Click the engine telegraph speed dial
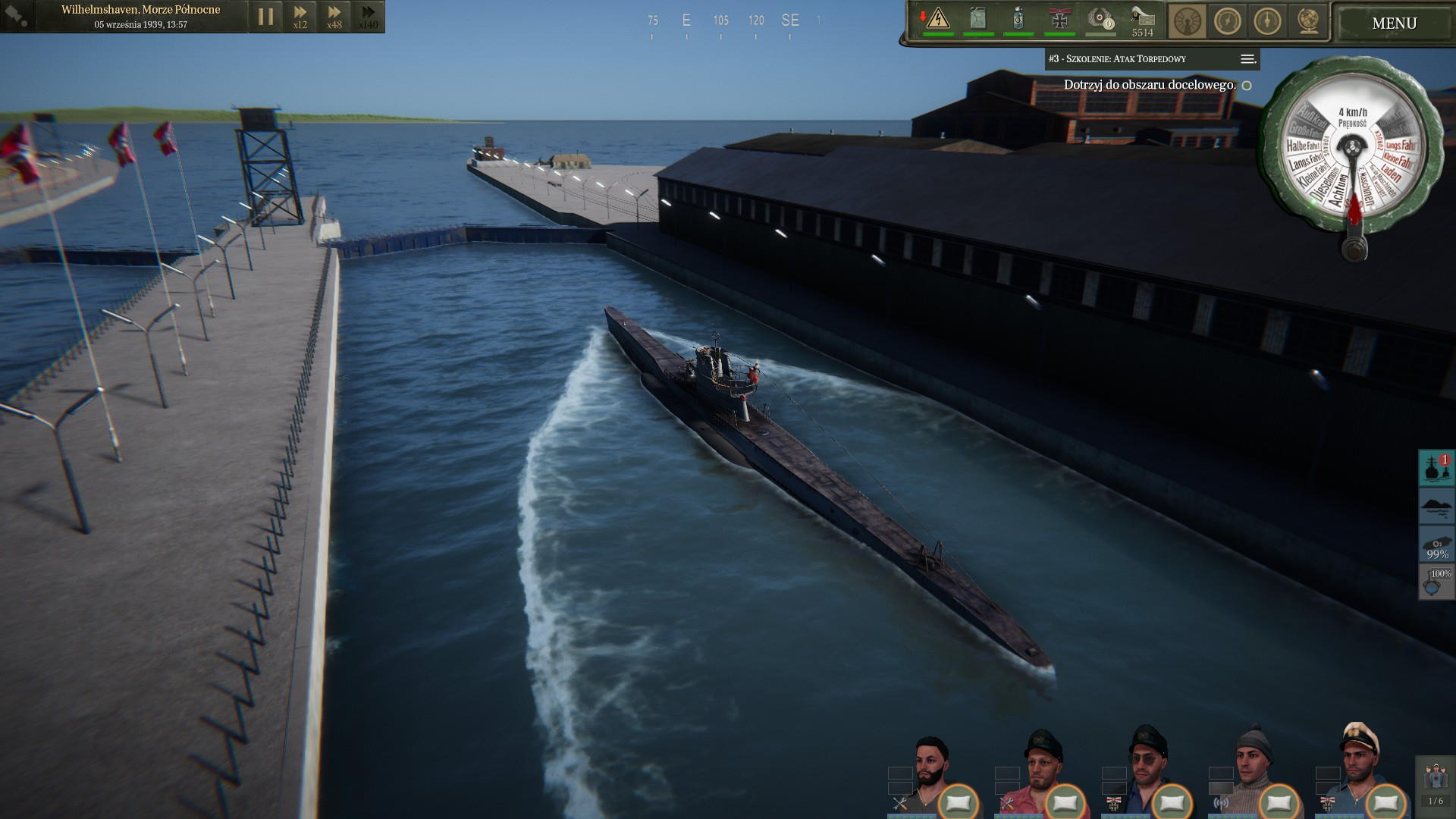 pyautogui.click(x=1352, y=154)
